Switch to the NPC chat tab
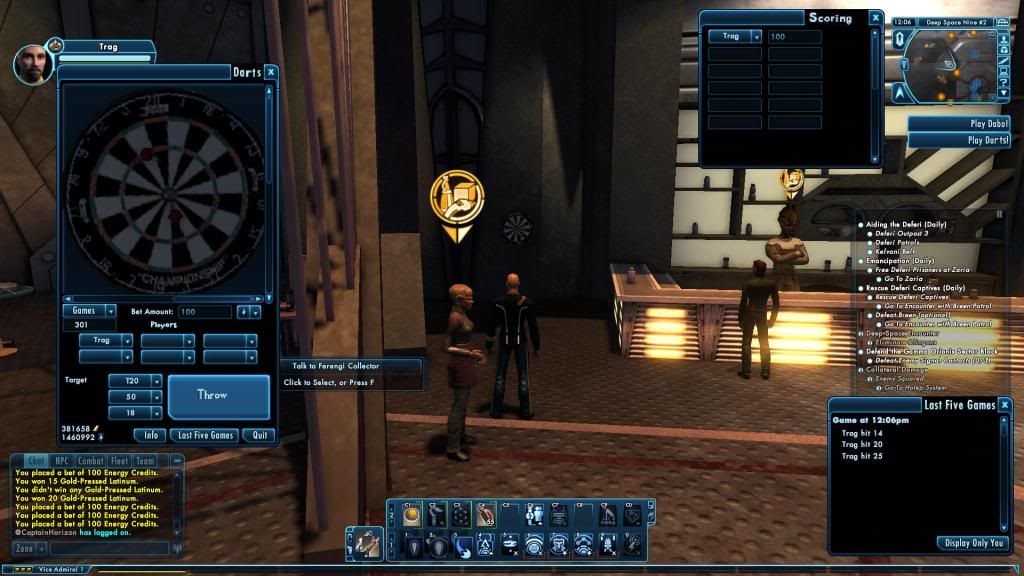 62,461
